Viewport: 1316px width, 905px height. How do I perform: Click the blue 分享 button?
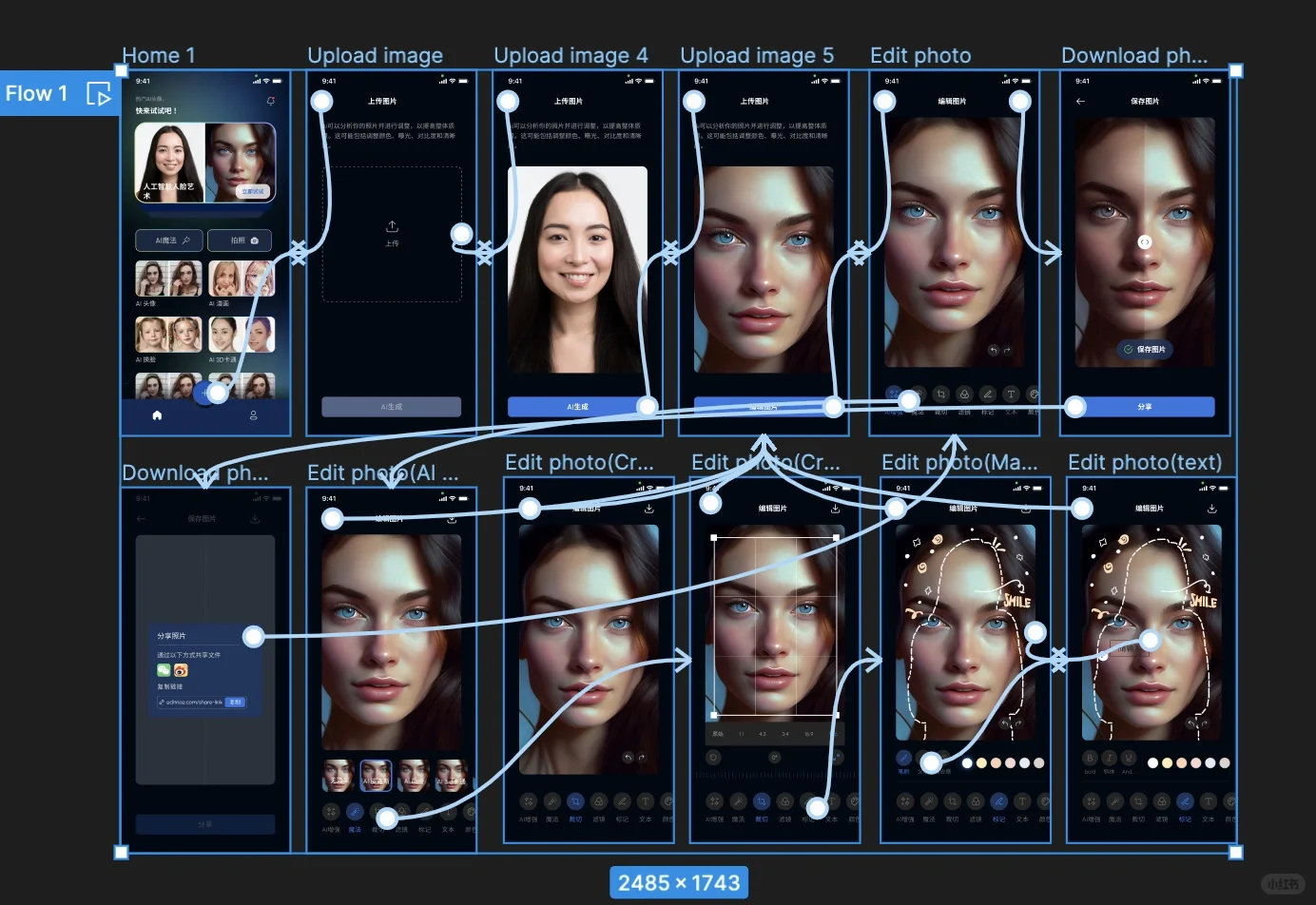(1145, 407)
